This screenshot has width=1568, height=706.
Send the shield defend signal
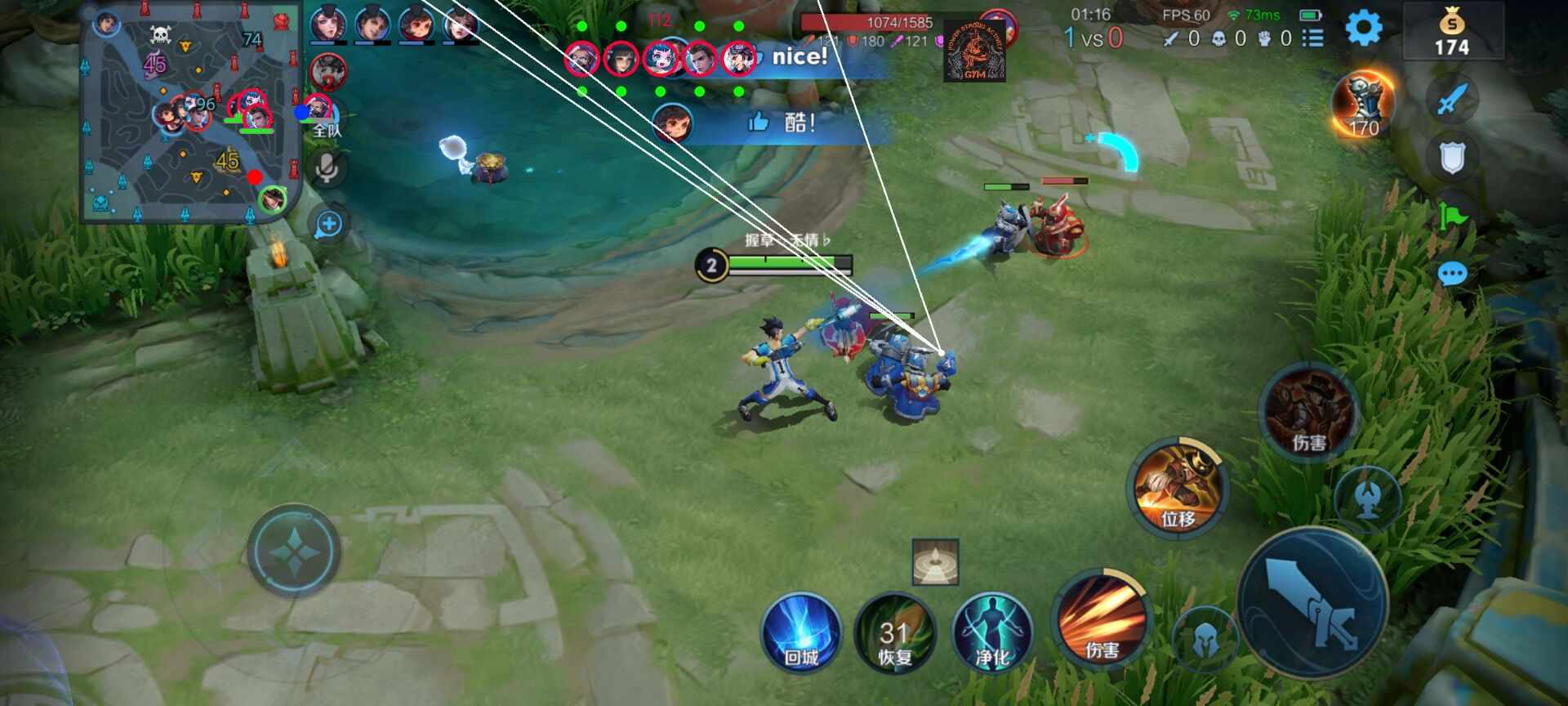(1452, 158)
